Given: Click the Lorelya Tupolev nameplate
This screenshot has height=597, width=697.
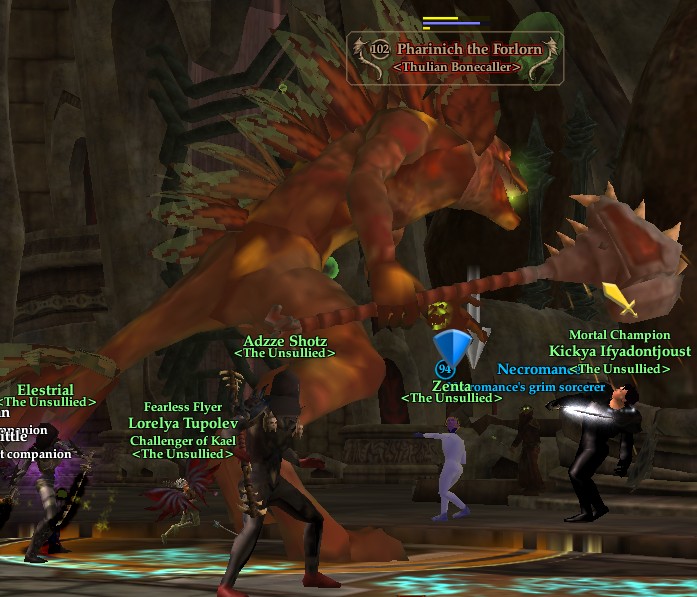Looking at the screenshot, I should point(182,423).
